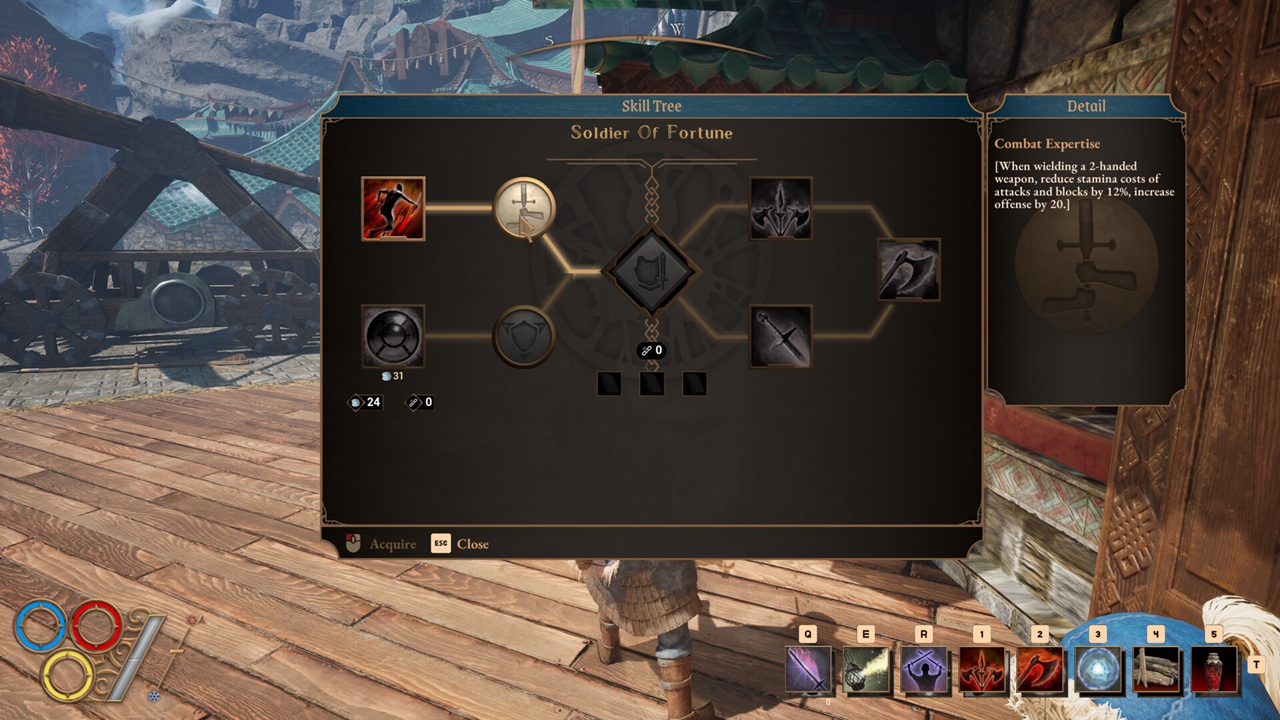Acquire the Combat Expertise sword-and-axe node
This screenshot has height=720, width=1280.
(524, 208)
